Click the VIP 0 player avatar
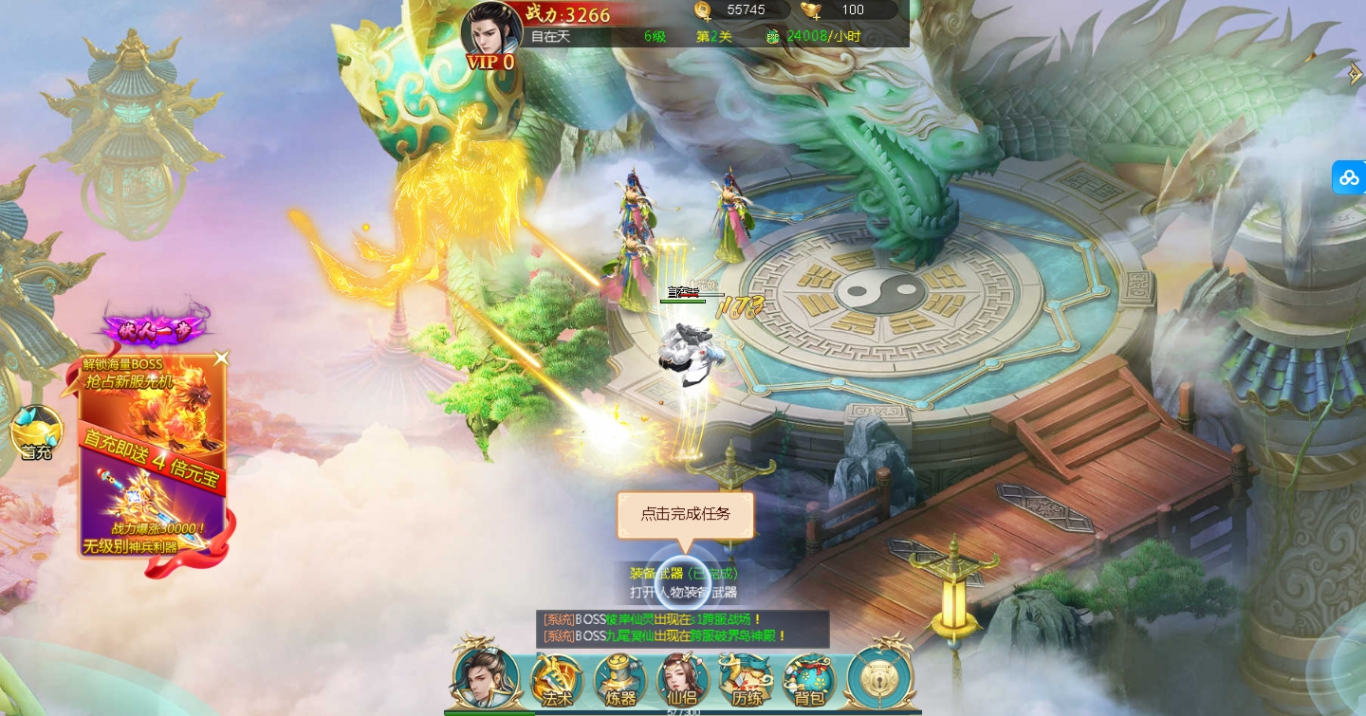1366x716 pixels. tap(491, 35)
